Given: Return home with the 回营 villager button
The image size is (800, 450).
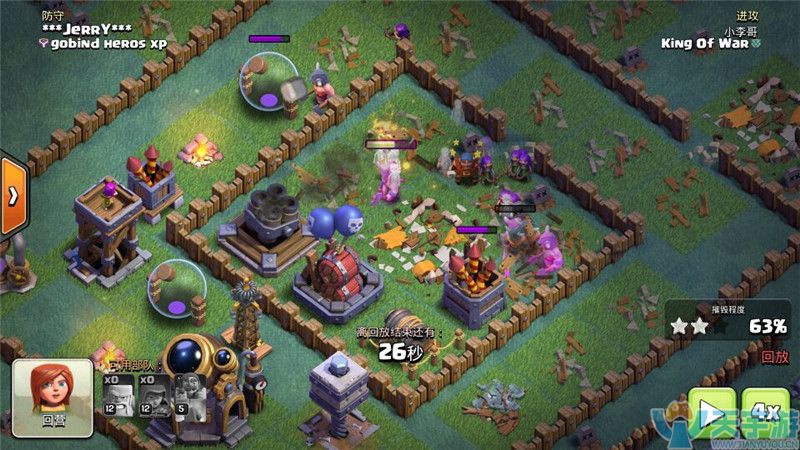Looking at the screenshot, I should click(x=52, y=397).
